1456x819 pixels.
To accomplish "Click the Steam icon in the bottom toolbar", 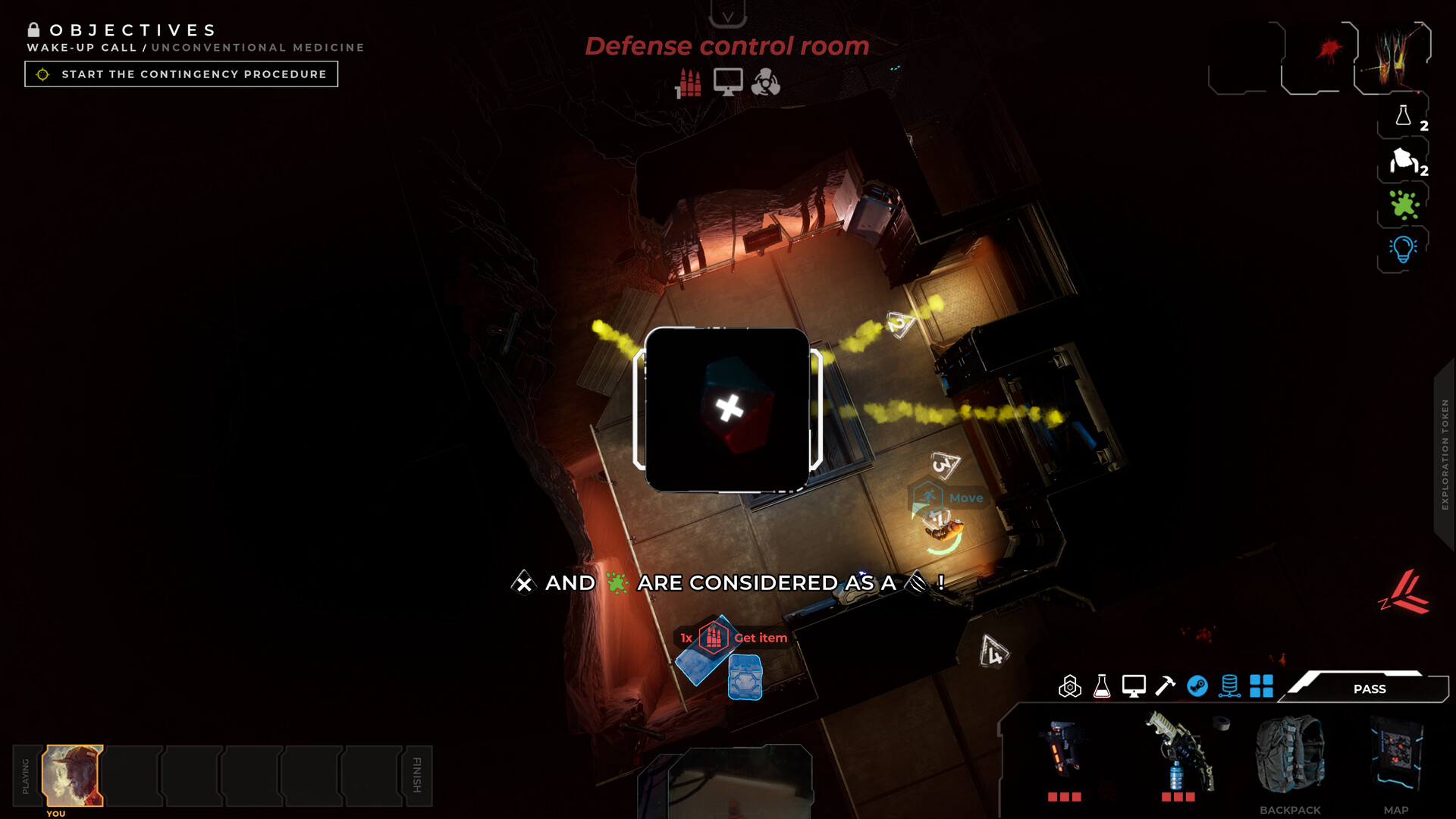I will click(x=1199, y=688).
